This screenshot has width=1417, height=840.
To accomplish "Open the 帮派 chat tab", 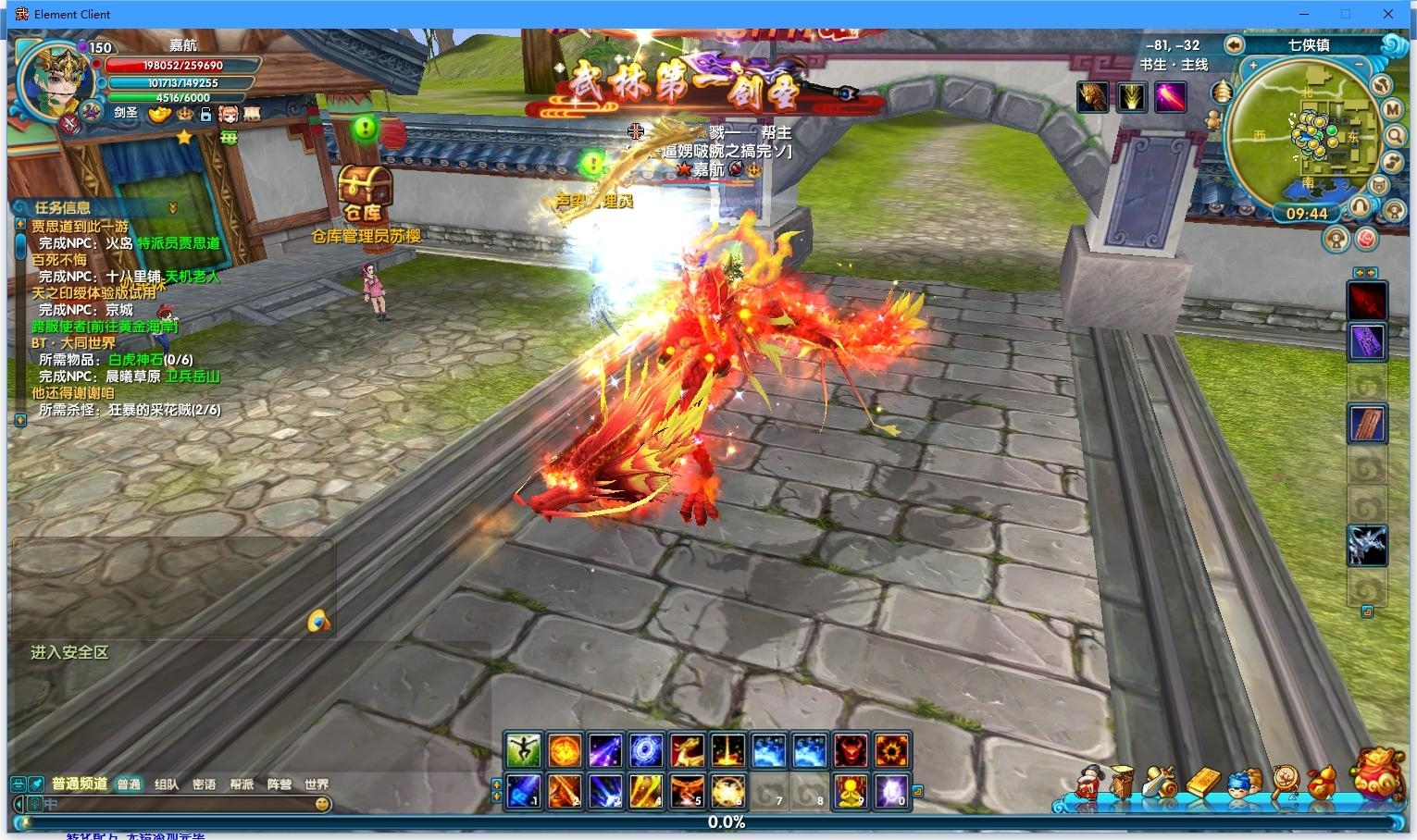I will pos(242,784).
